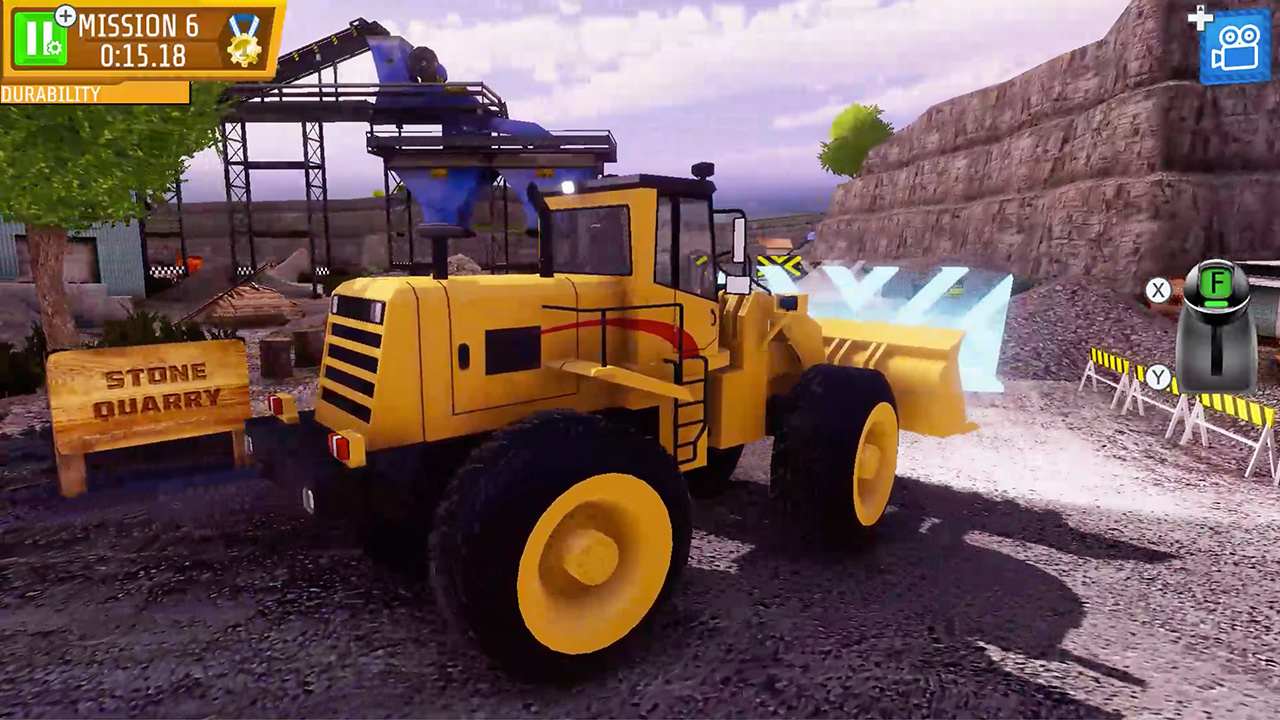Select the D-pad plus icon near the camera
The width and height of the screenshot is (1280, 720).
[1198, 17]
